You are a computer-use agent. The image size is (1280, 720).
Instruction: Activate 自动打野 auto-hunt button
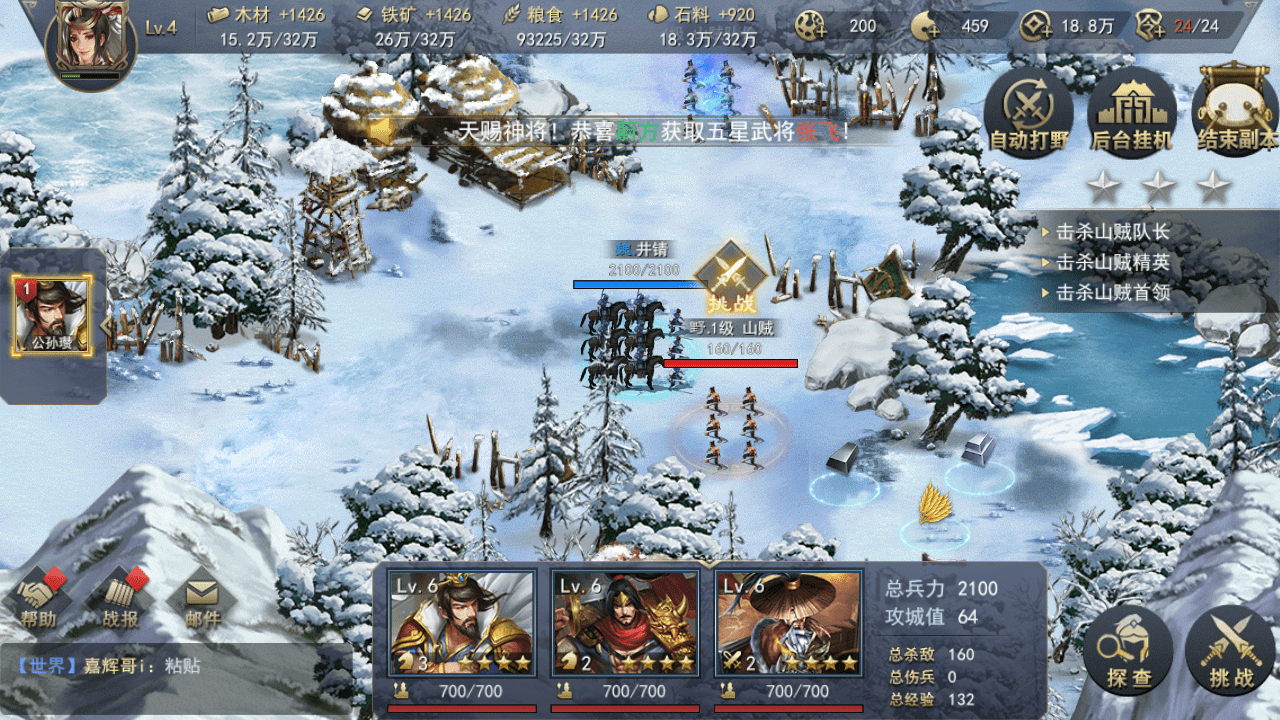tap(1027, 113)
